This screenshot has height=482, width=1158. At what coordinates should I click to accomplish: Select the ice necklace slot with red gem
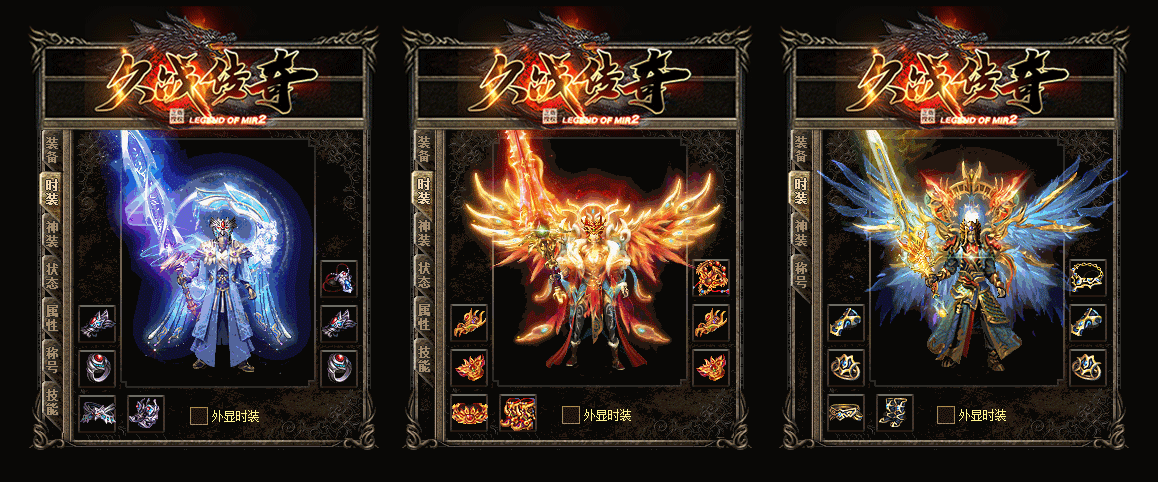point(338,278)
